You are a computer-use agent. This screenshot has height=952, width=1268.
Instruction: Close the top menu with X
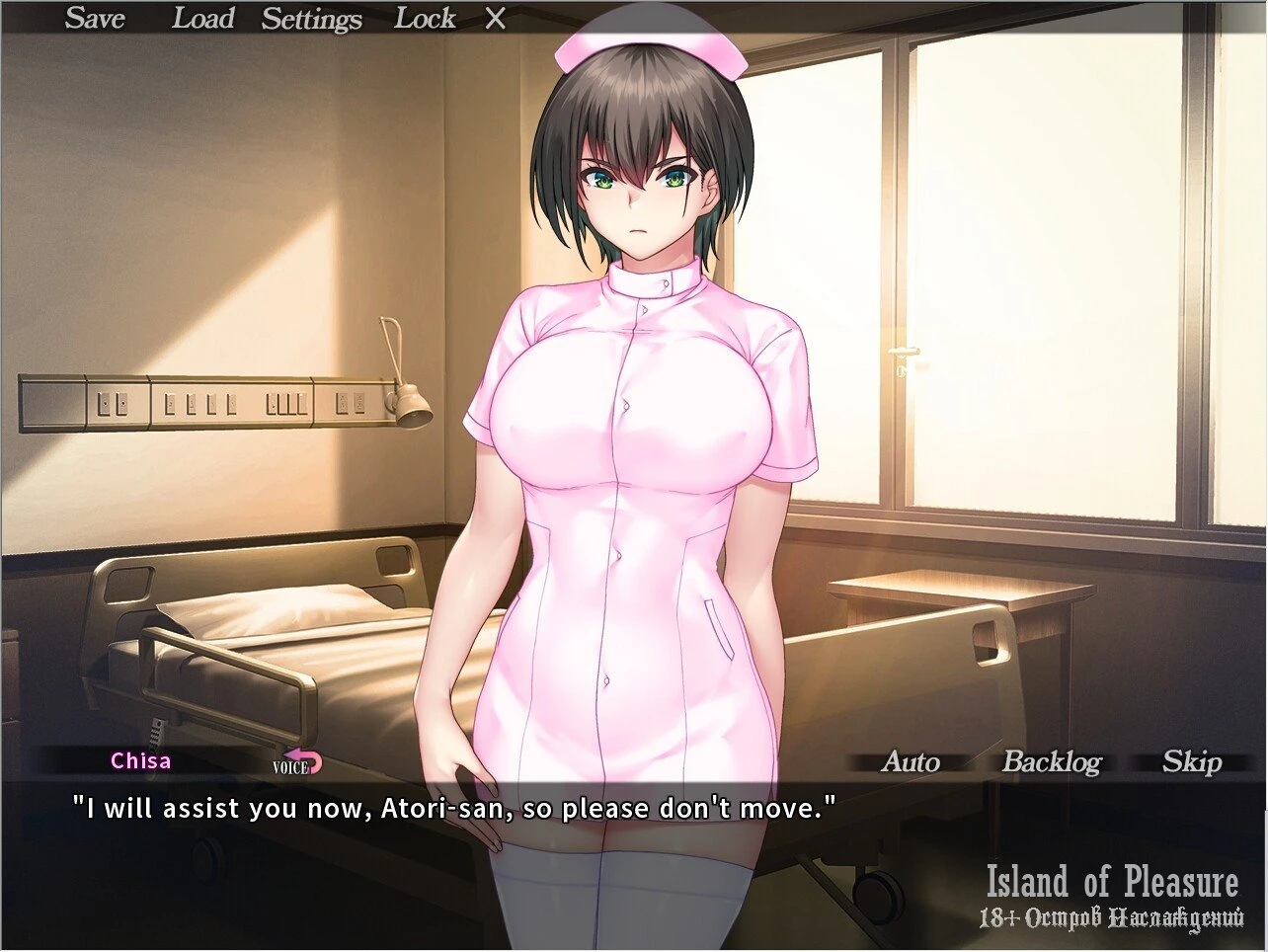(x=496, y=19)
